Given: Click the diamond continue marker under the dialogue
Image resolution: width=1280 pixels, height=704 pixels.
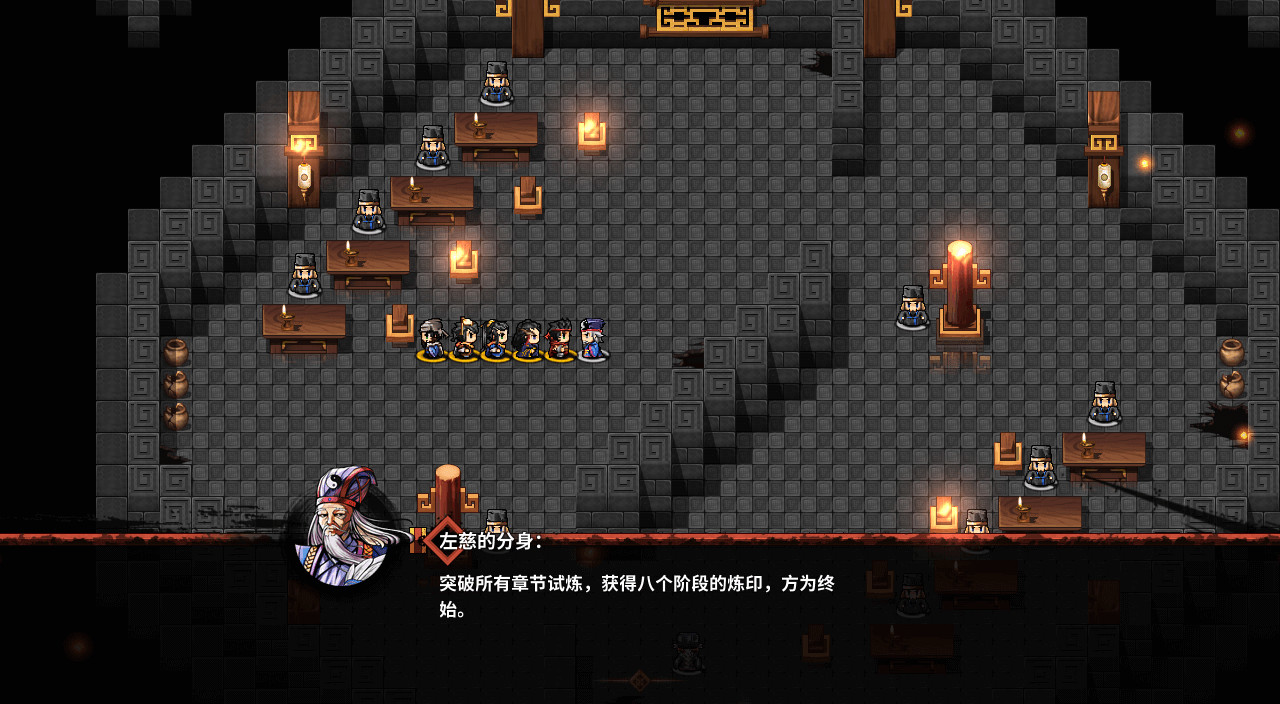Looking at the screenshot, I should coord(639,680).
